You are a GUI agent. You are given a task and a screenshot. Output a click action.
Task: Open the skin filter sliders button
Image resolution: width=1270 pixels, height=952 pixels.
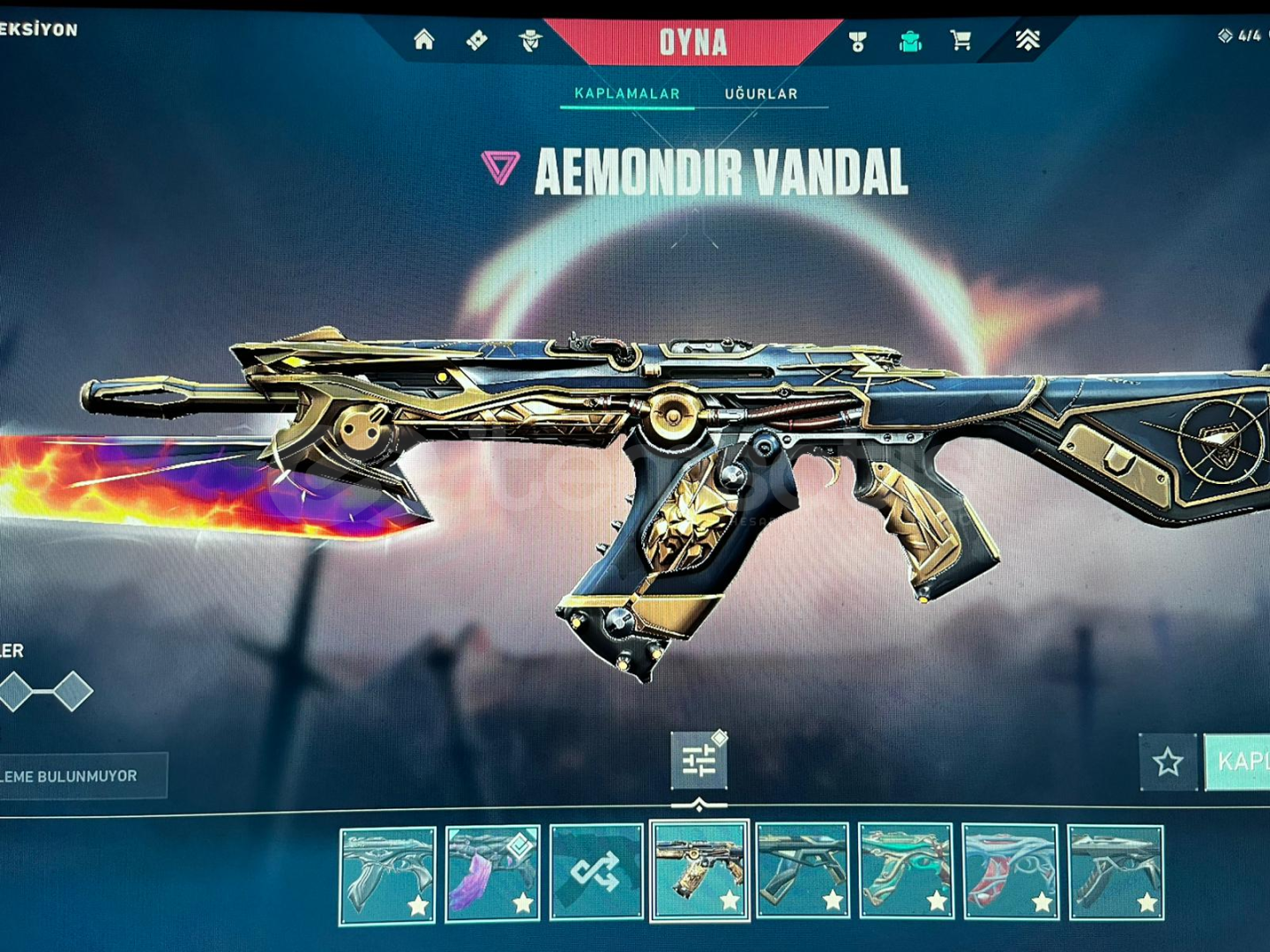(698, 761)
